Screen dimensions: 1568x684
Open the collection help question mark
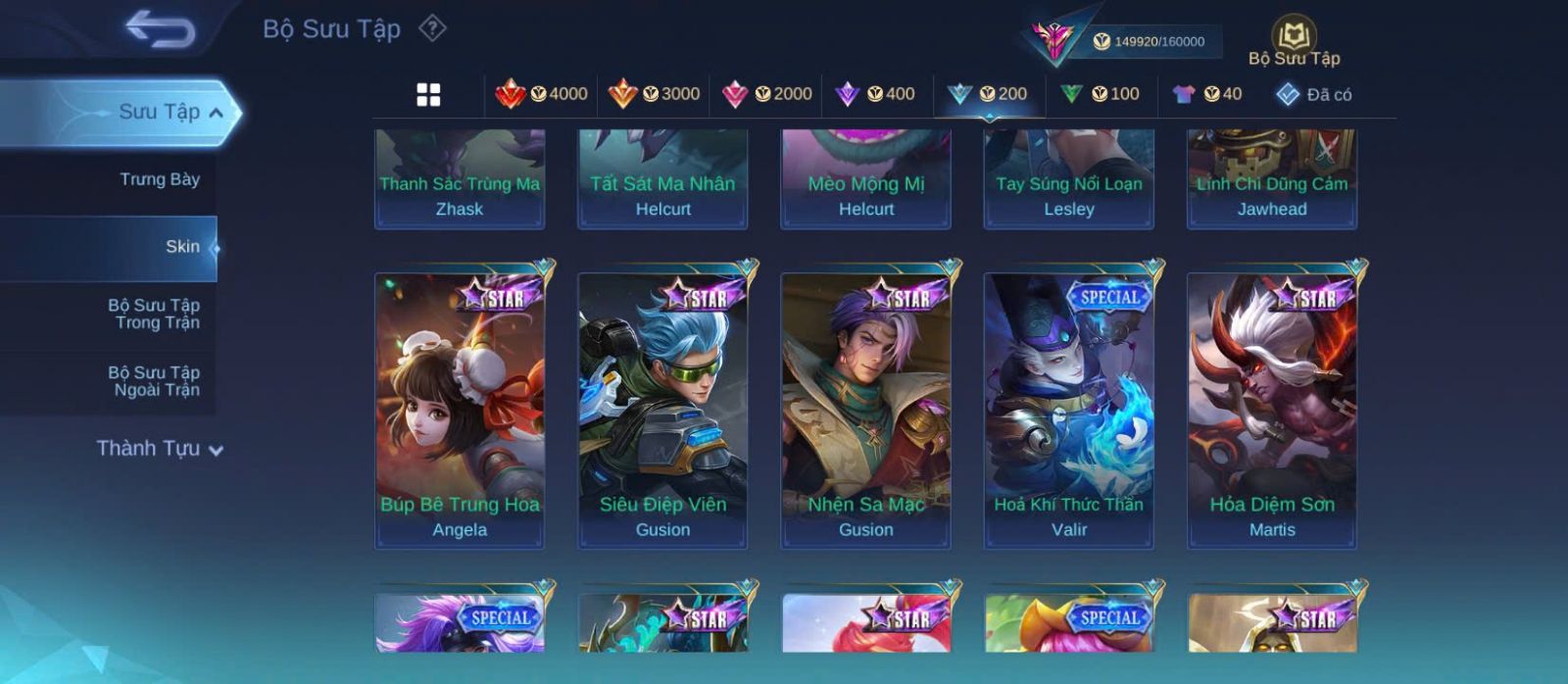pos(432,28)
